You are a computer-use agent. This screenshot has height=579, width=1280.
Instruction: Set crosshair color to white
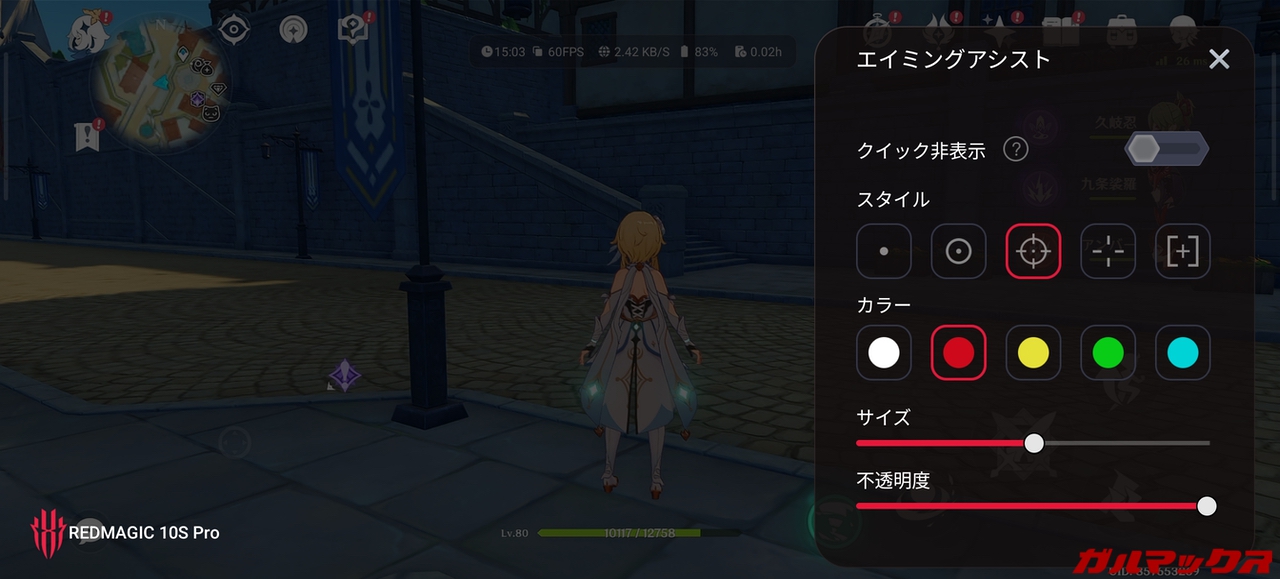pos(884,353)
